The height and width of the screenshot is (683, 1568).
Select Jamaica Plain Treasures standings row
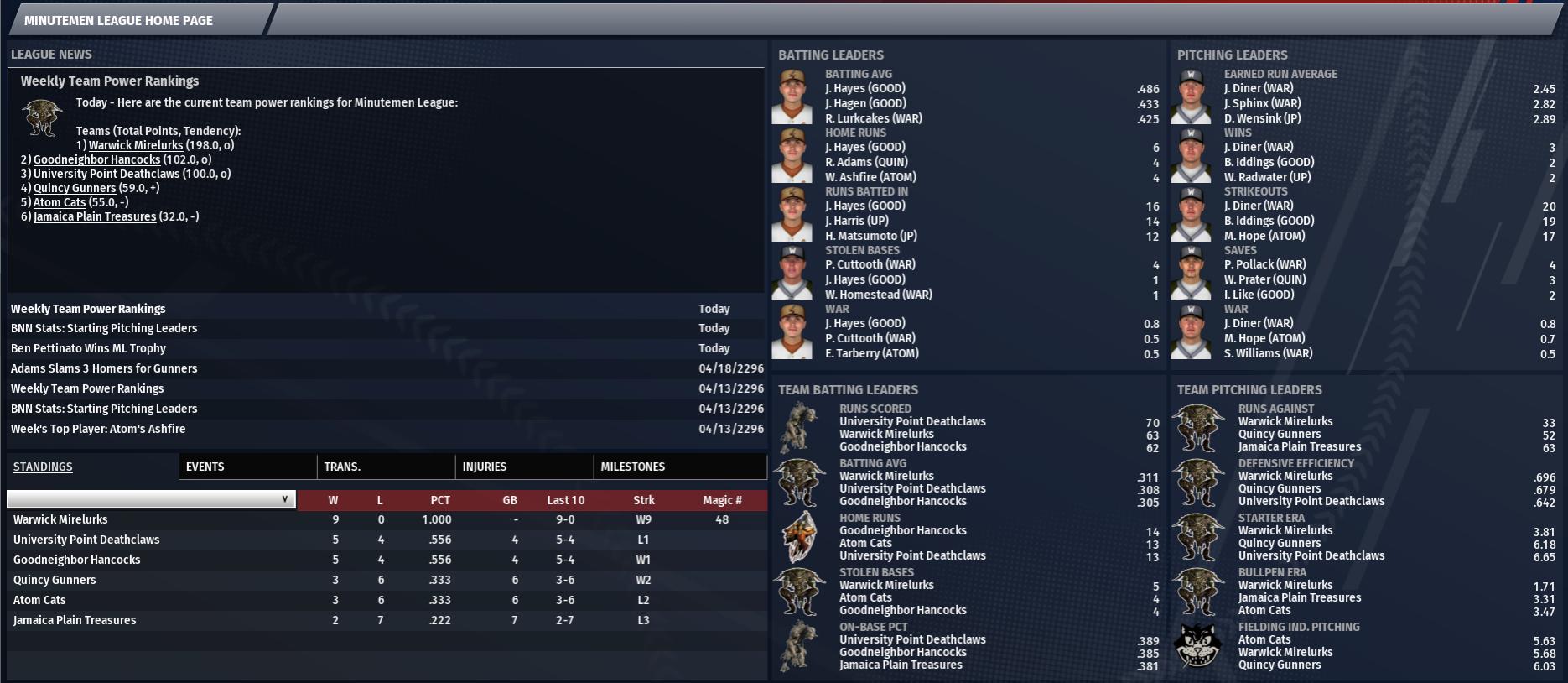coord(75,620)
